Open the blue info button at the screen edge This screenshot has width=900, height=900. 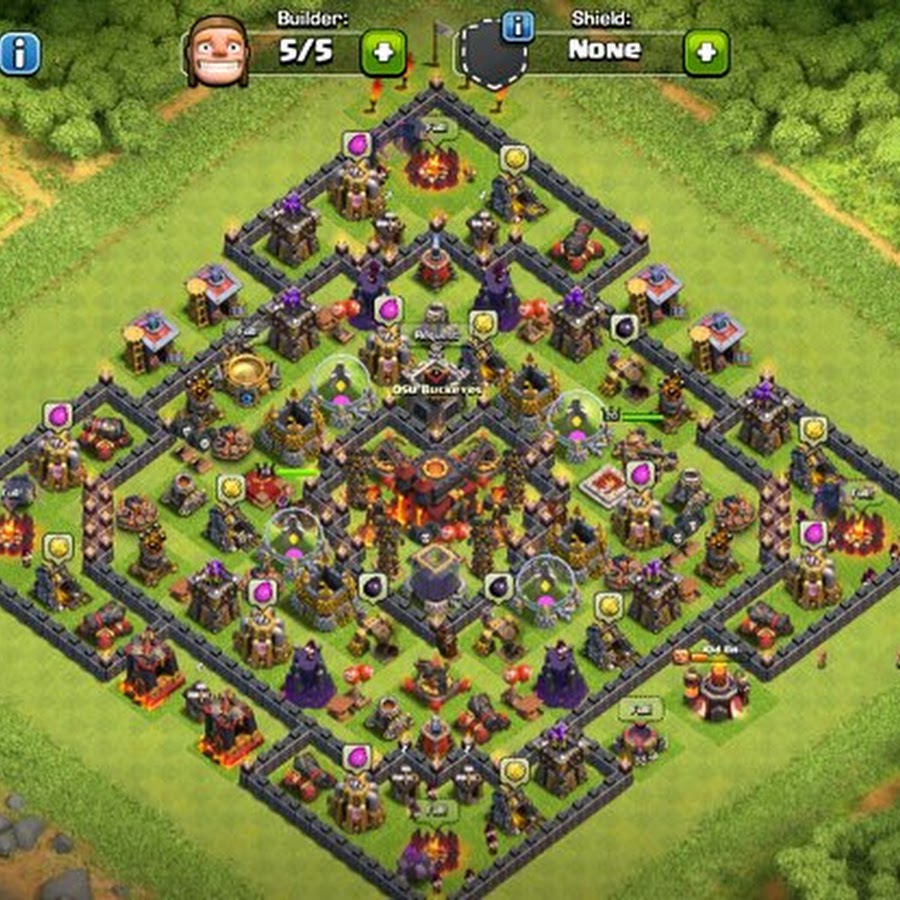18,54
